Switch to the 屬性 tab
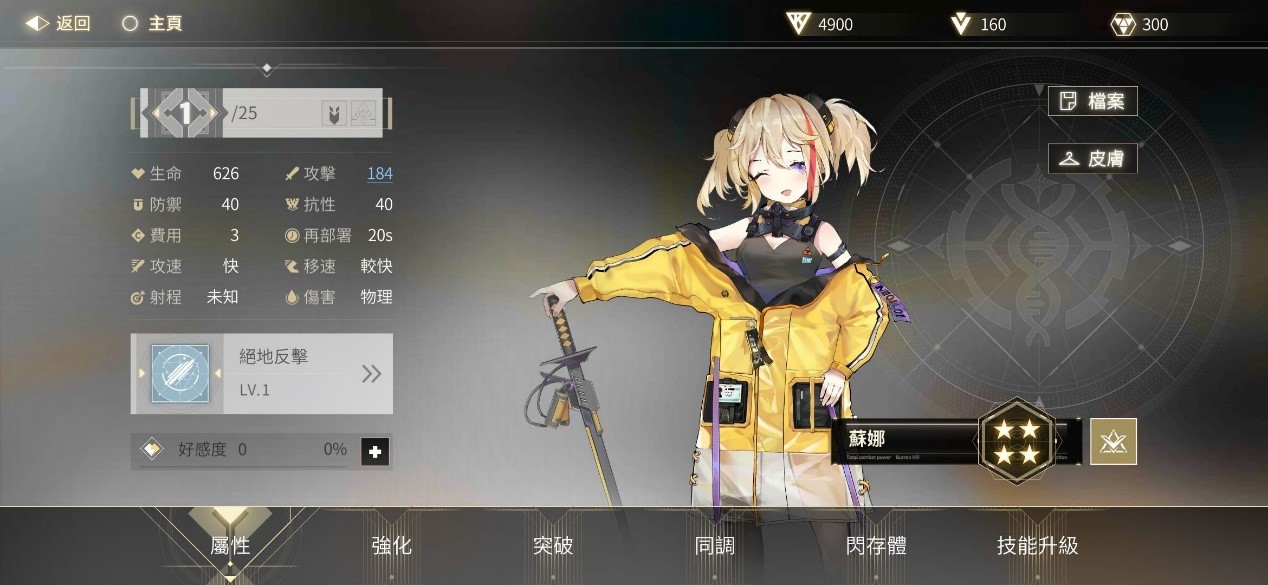The width and height of the screenshot is (1268, 585). tap(230, 545)
